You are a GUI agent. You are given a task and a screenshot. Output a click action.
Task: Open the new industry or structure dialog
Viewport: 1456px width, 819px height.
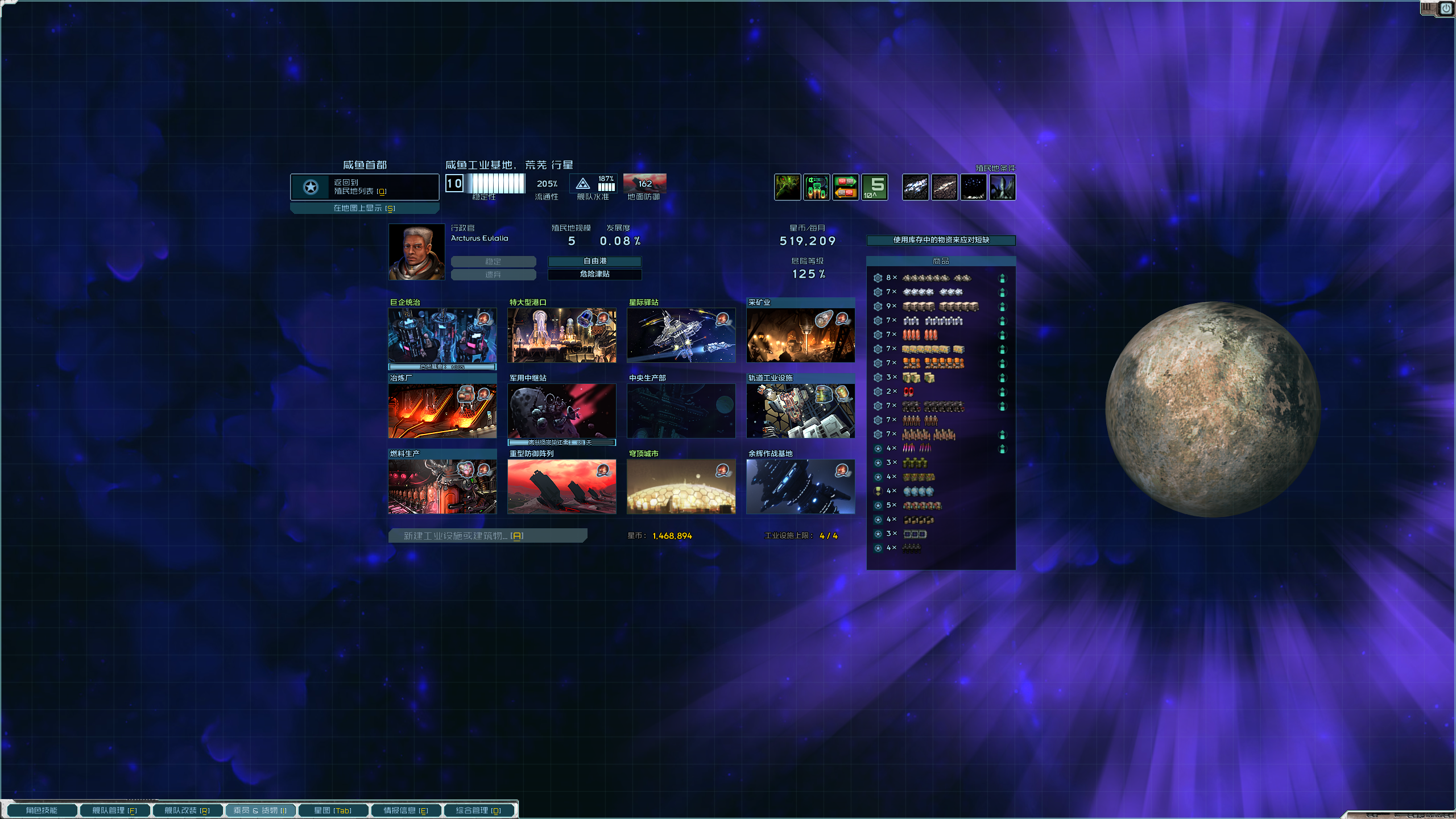[487, 536]
